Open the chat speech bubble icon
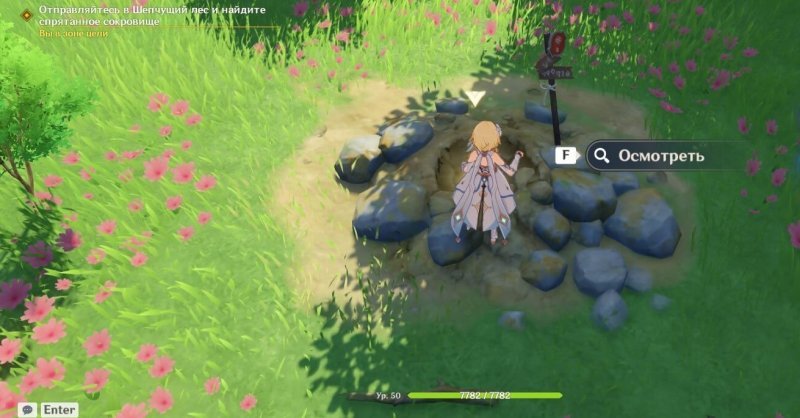 [x=27, y=409]
